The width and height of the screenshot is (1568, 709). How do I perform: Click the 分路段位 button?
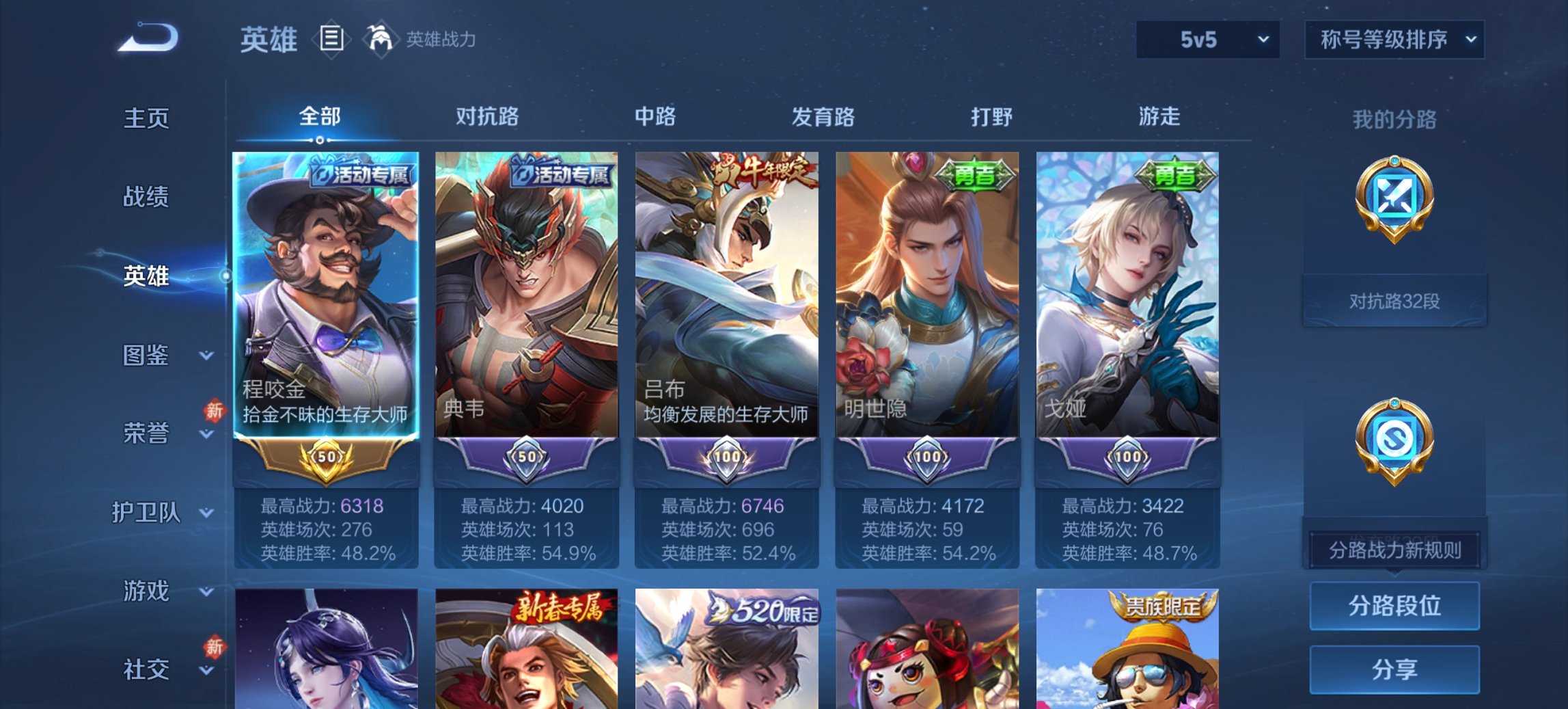pyautogui.click(x=1394, y=605)
